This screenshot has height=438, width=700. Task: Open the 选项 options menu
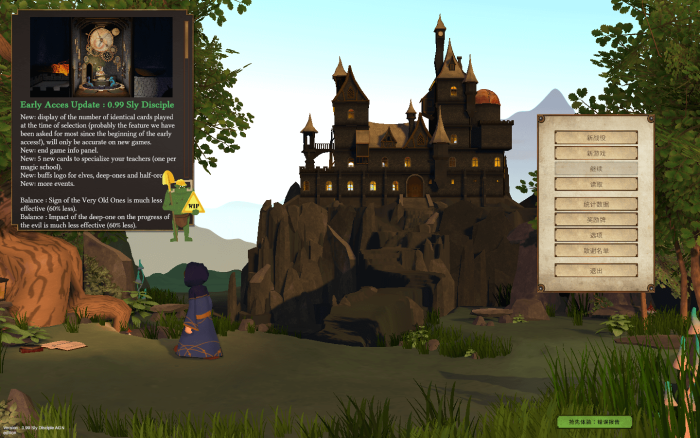click(x=595, y=234)
